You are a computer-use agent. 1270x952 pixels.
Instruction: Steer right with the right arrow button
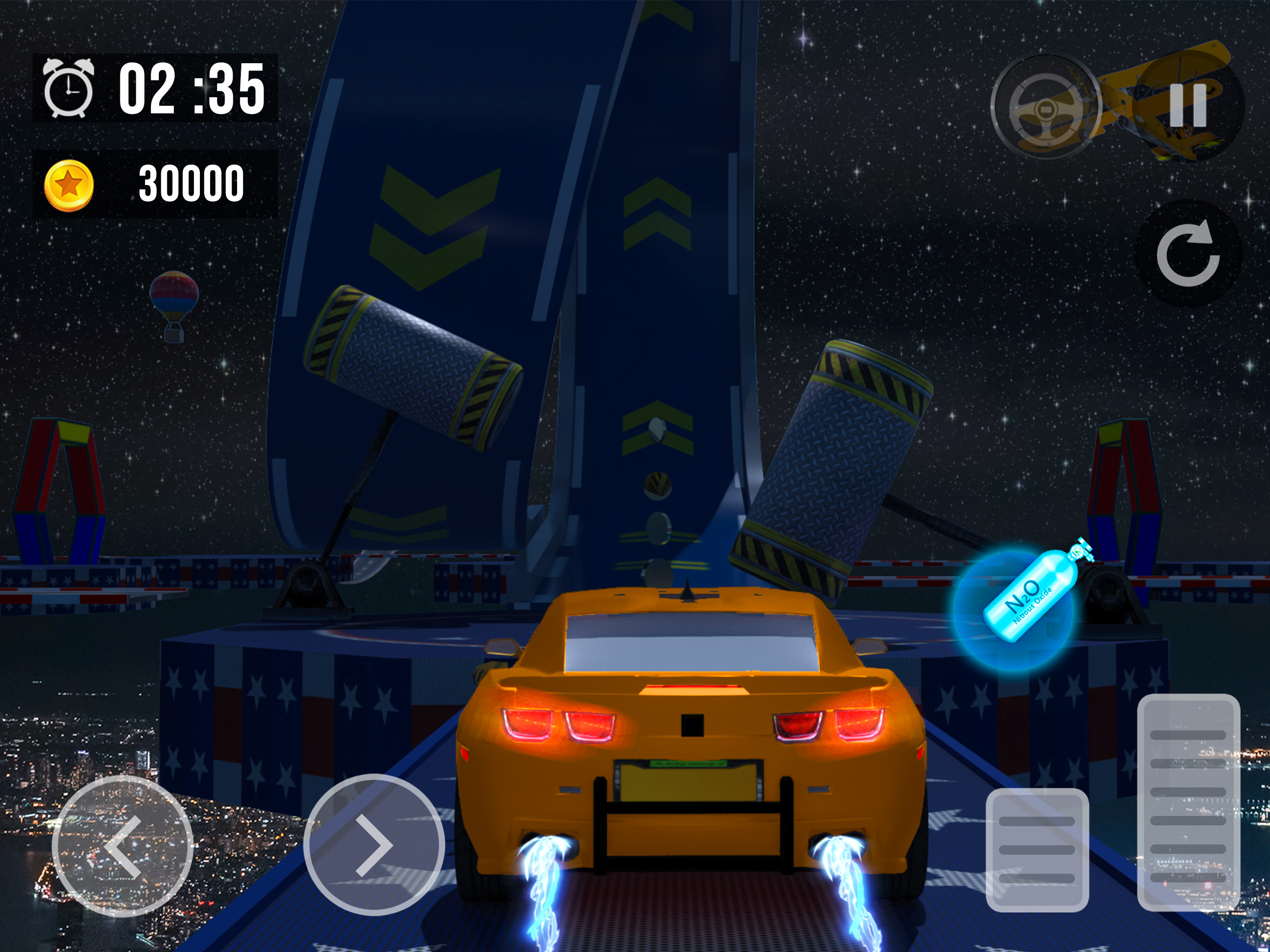[374, 846]
